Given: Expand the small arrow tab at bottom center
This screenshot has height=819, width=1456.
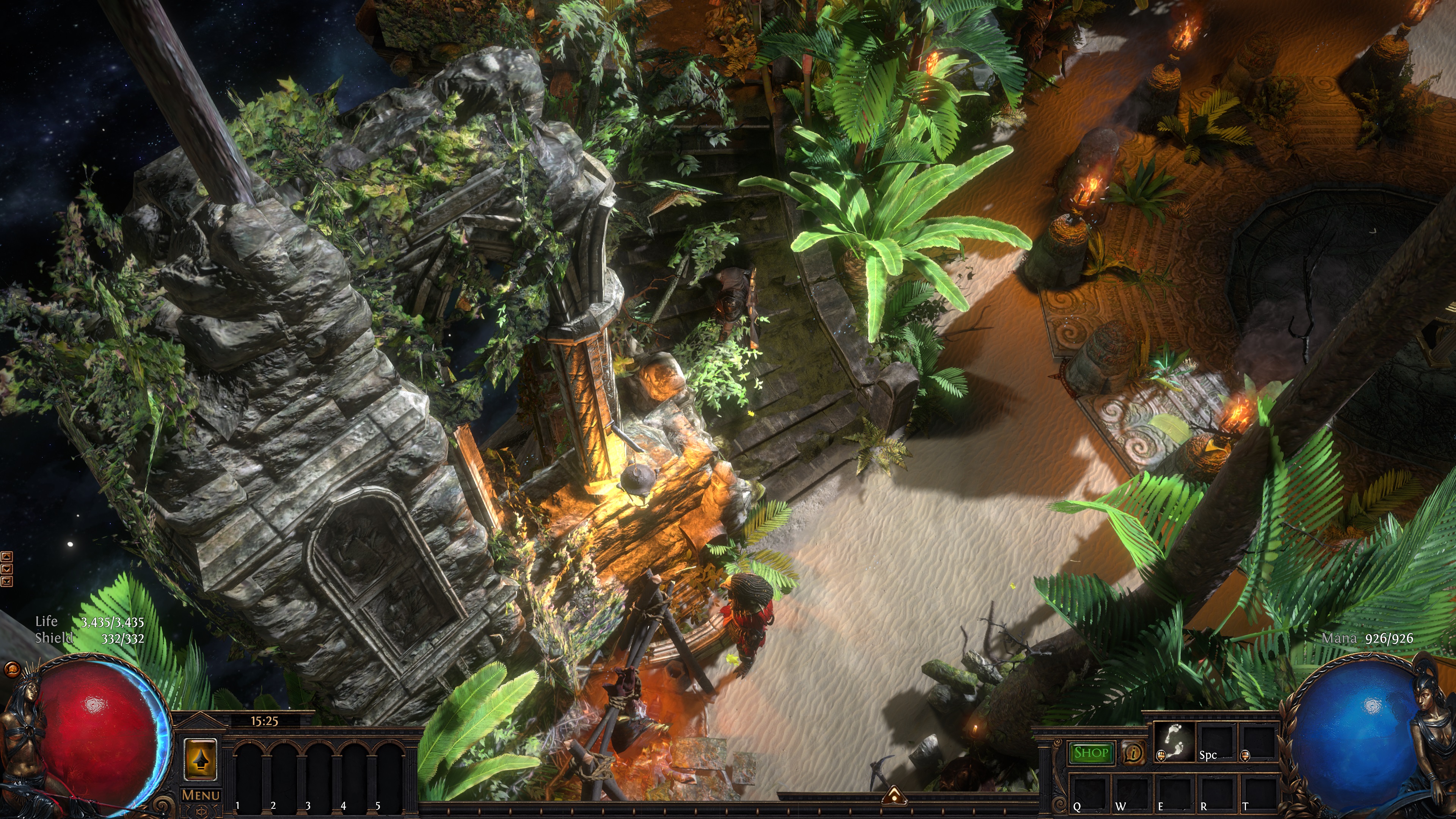Looking at the screenshot, I should (x=894, y=795).
